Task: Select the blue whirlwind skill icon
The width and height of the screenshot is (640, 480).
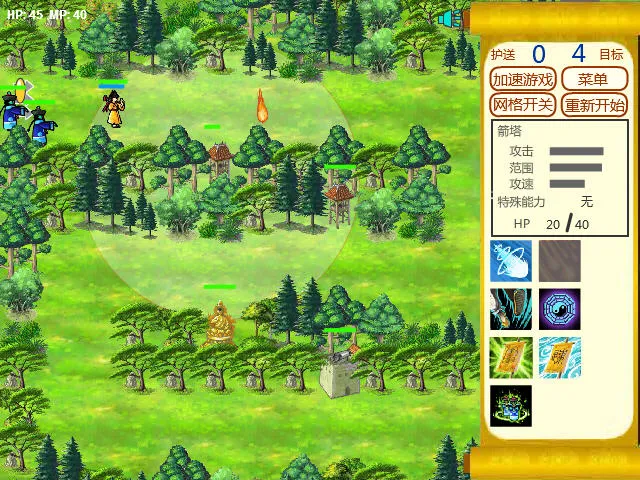Action: [511, 261]
